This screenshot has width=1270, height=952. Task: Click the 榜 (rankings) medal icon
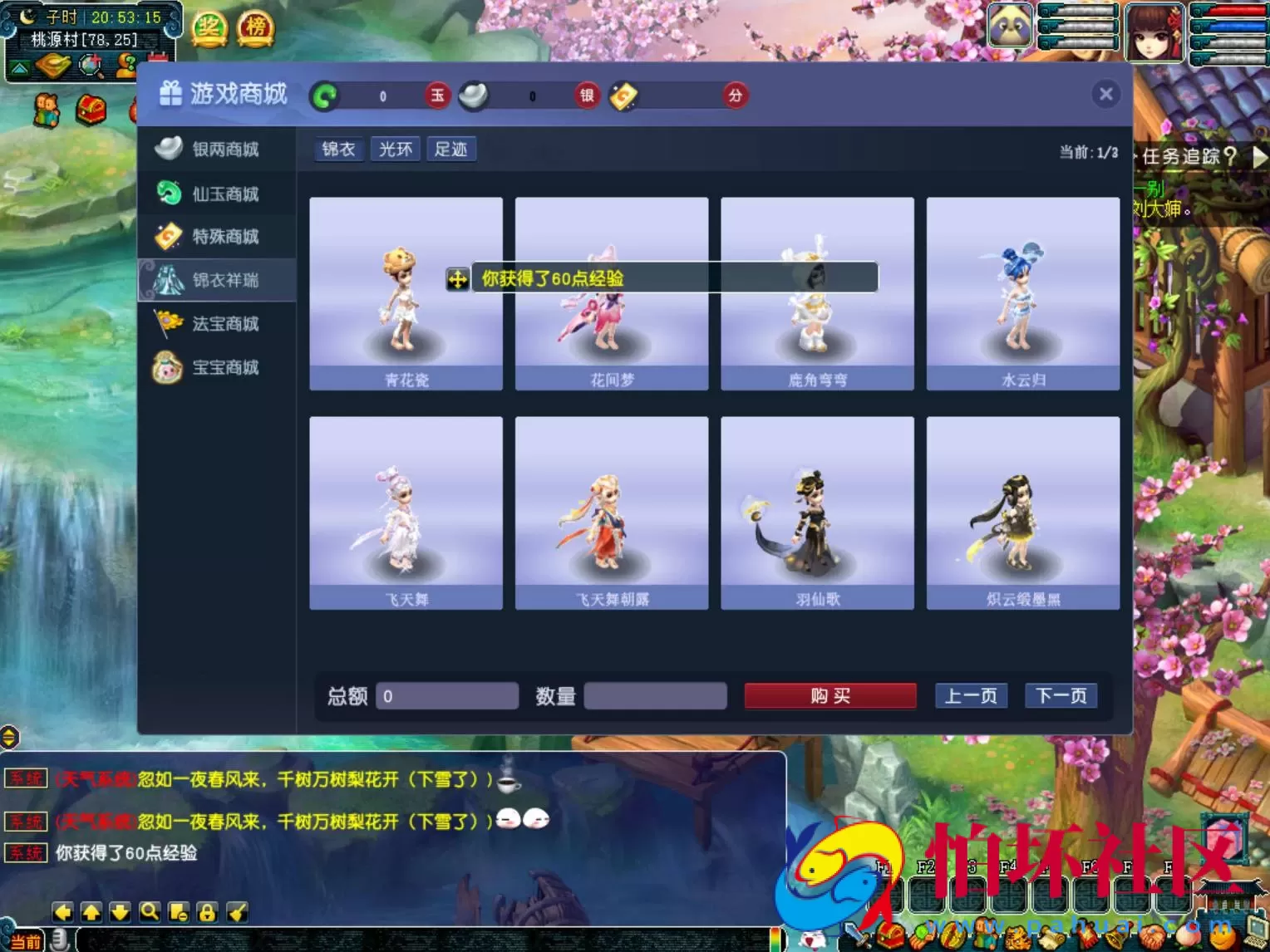coord(254,26)
